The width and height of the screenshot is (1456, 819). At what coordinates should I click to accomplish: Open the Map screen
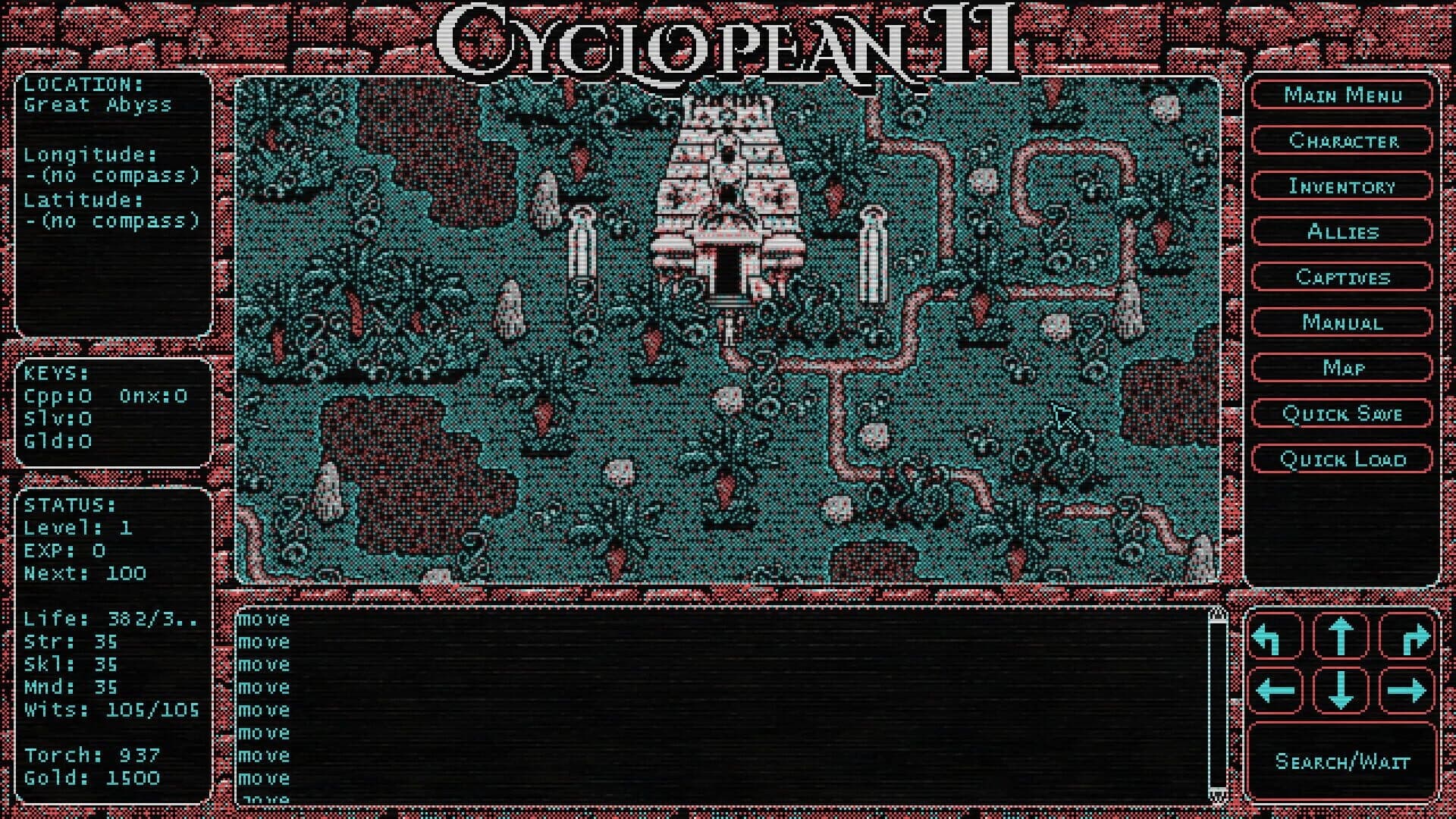(x=1341, y=369)
